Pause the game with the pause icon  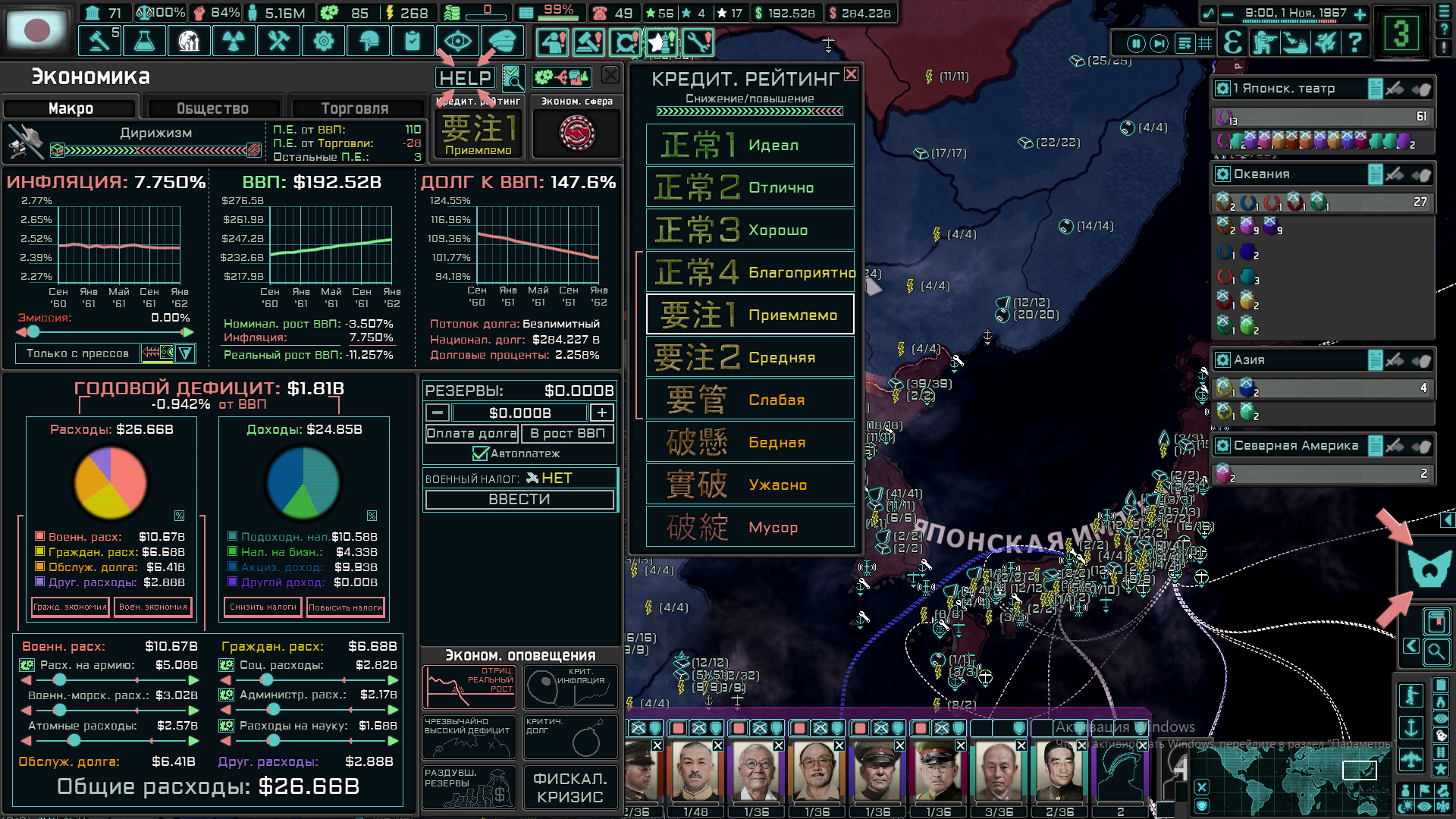[x=1136, y=42]
